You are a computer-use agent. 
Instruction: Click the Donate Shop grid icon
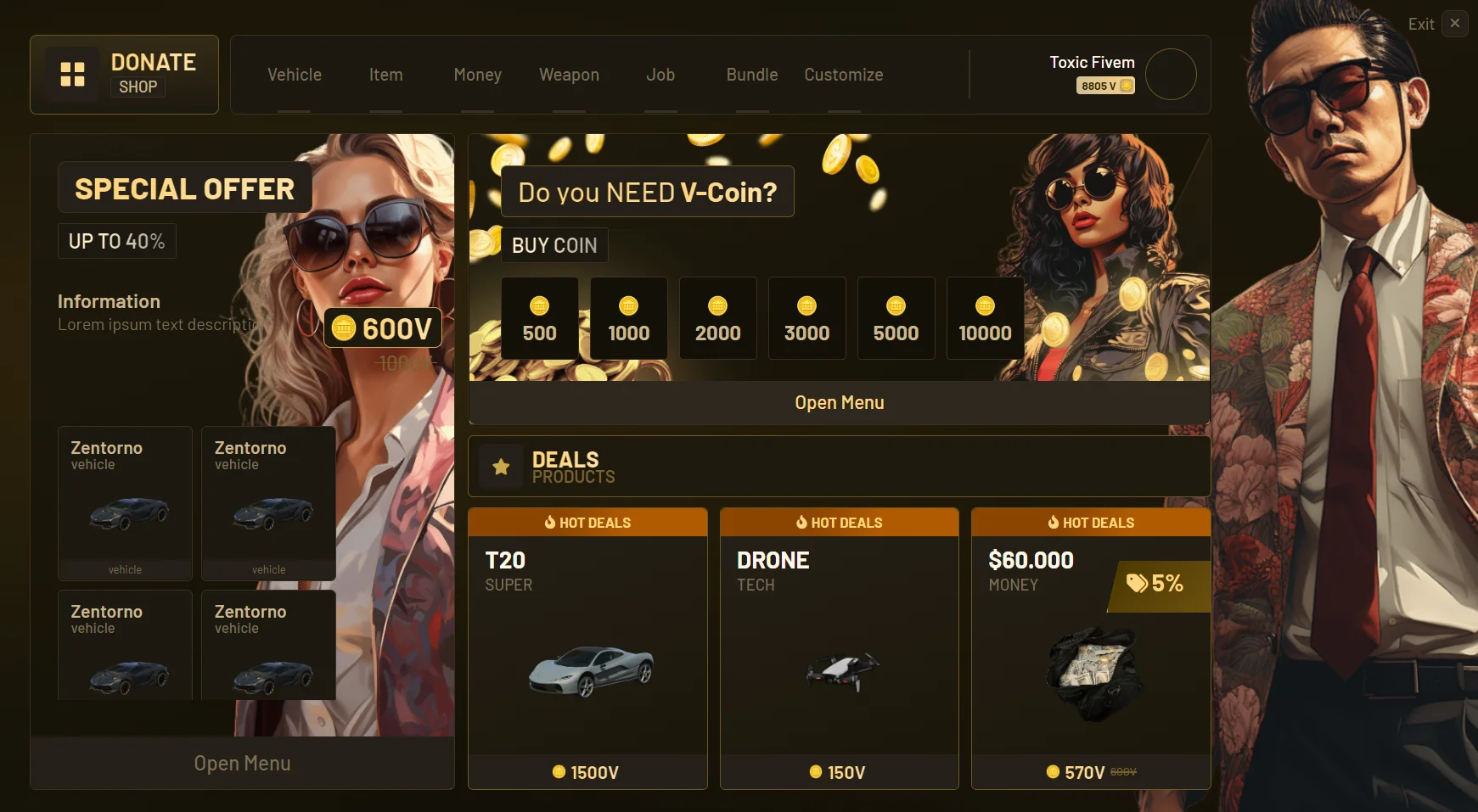[72, 75]
